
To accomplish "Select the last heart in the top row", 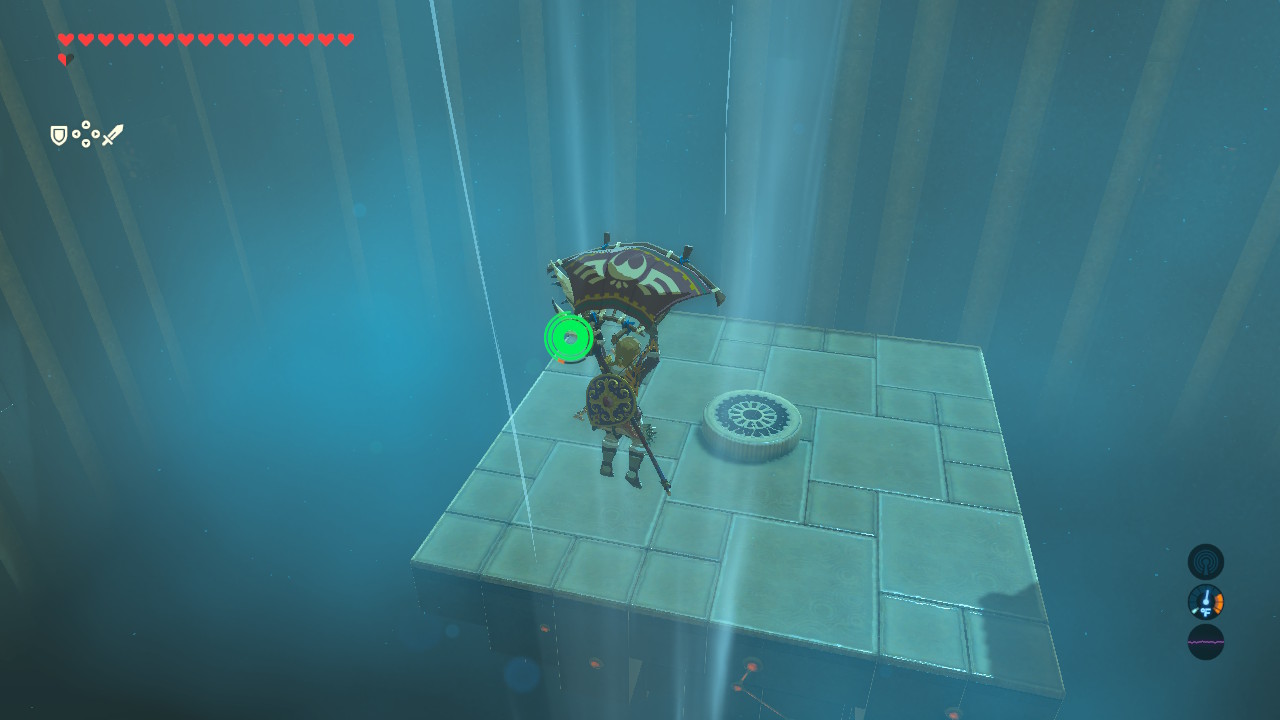I will coord(345,39).
